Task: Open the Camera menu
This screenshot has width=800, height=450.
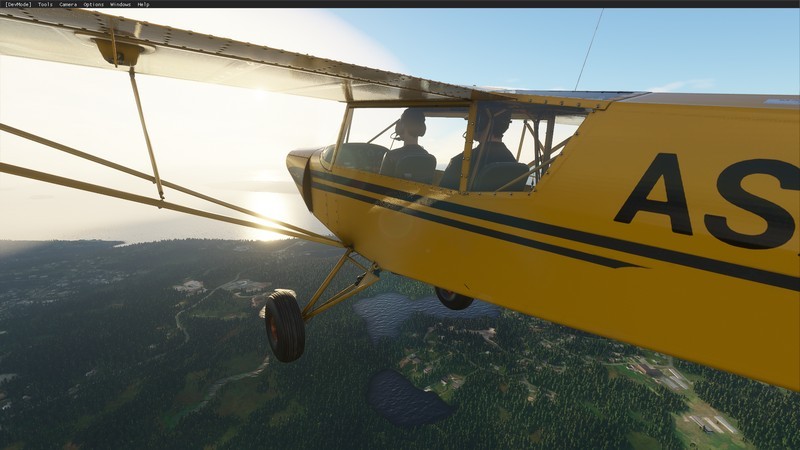Action: [68, 4]
